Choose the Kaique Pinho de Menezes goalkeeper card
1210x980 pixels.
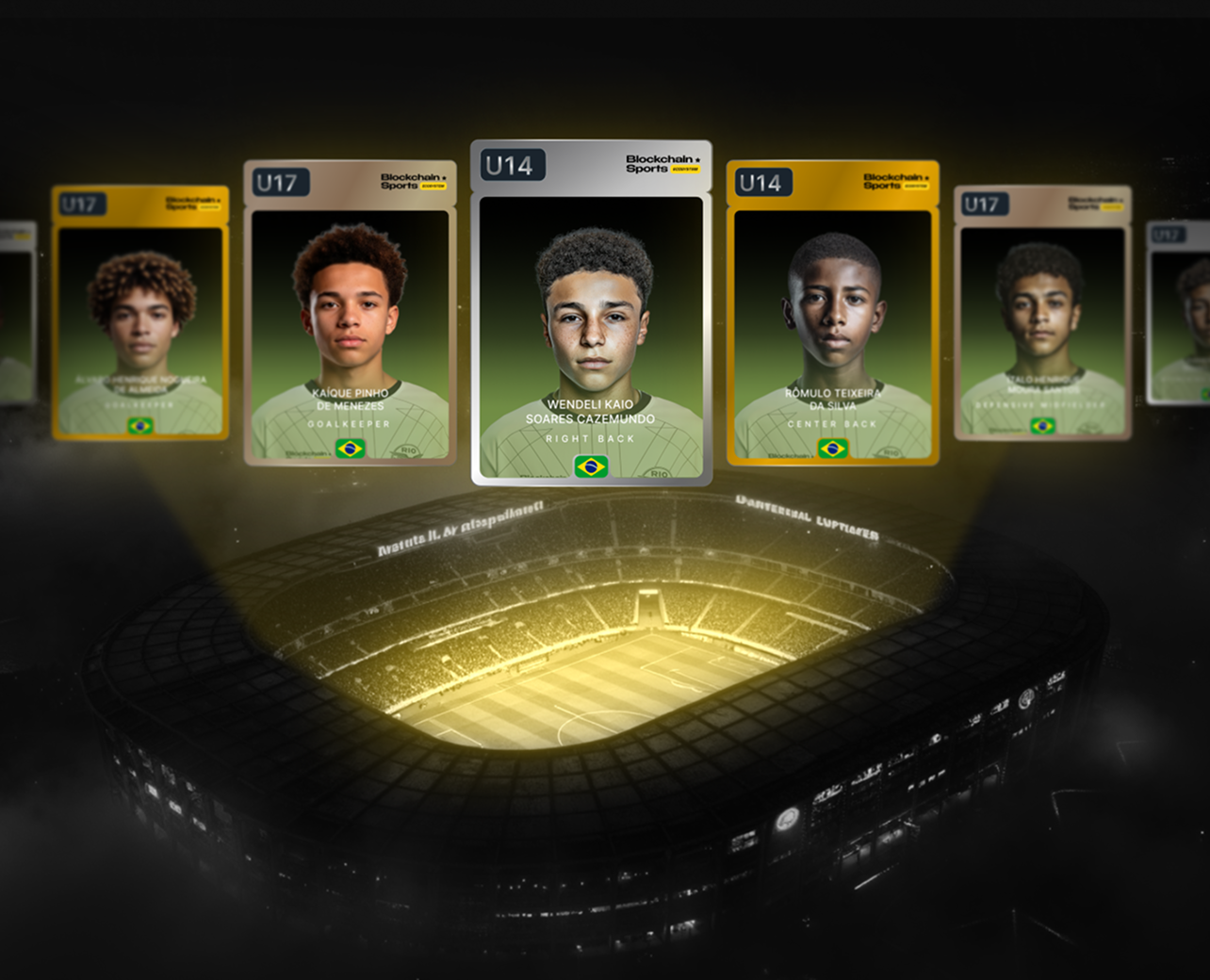(350, 314)
